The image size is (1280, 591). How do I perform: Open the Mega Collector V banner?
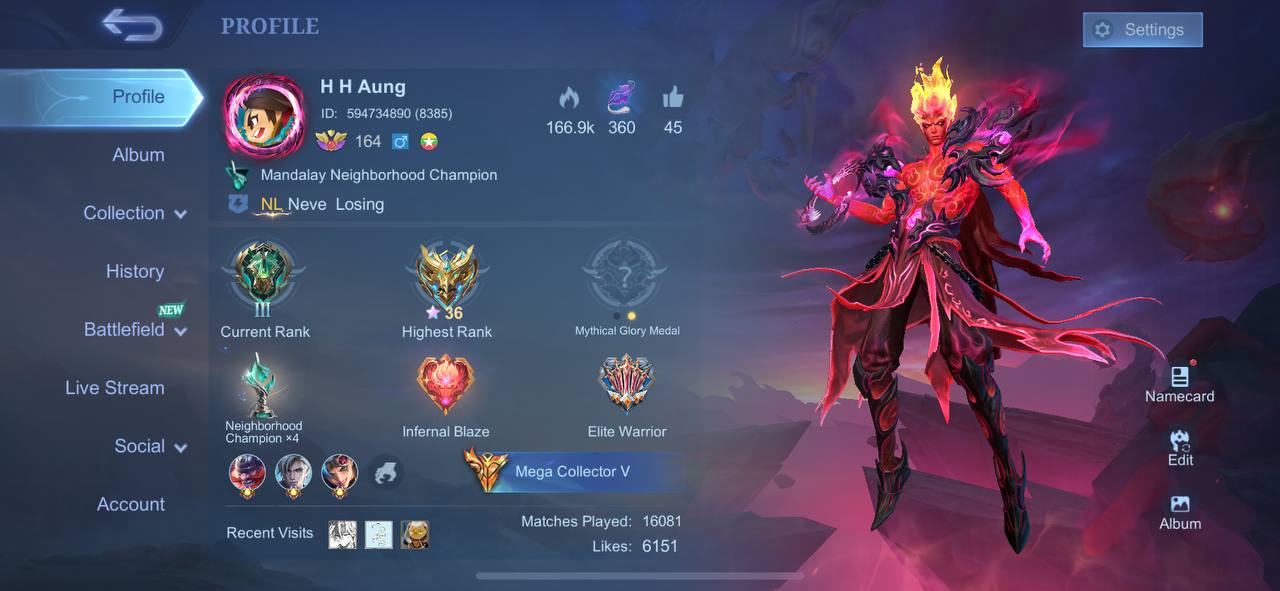point(572,471)
